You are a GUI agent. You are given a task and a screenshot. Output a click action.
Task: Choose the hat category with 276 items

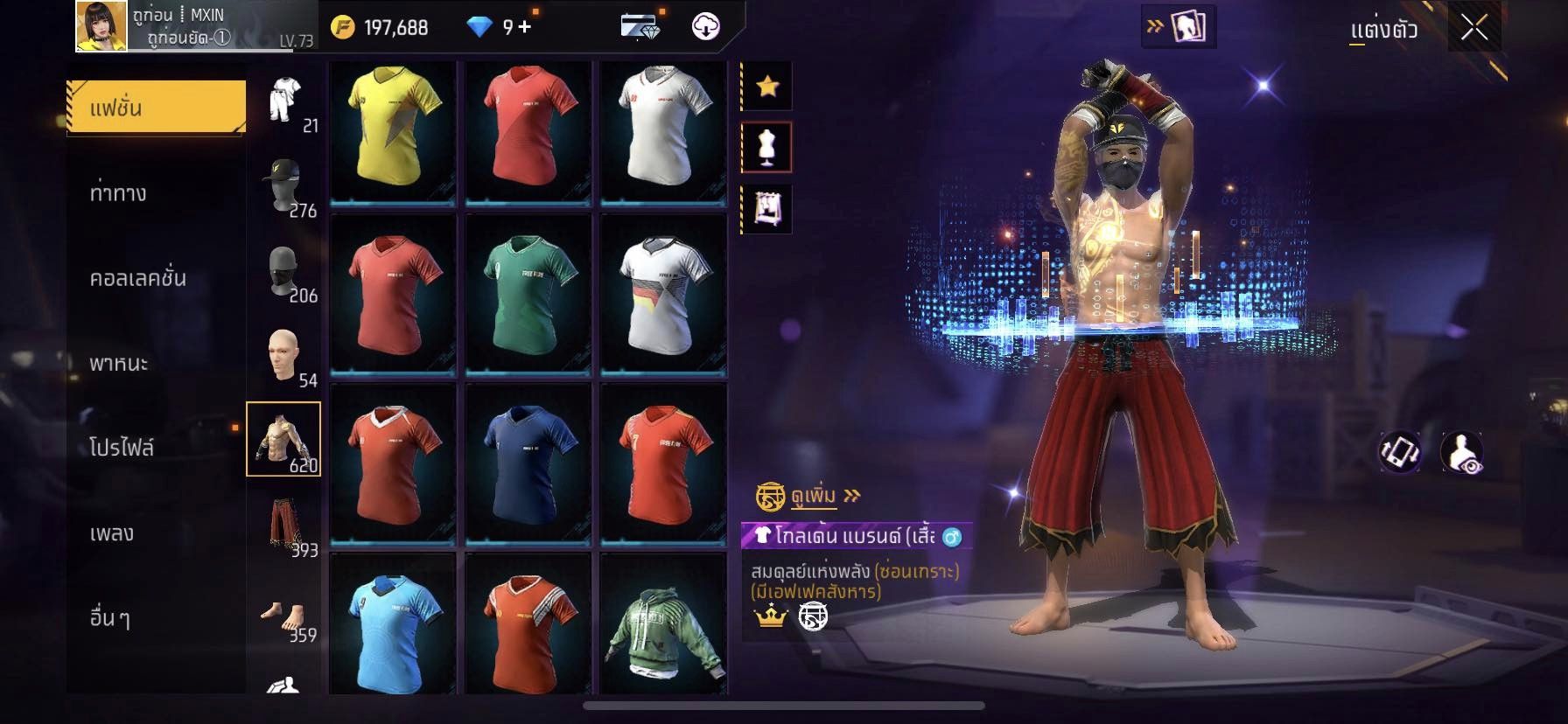[284, 184]
